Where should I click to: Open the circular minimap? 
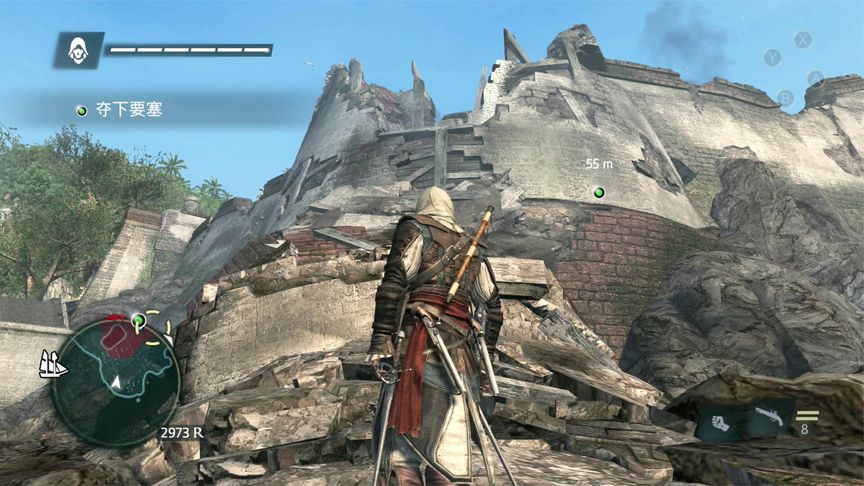click(115, 382)
